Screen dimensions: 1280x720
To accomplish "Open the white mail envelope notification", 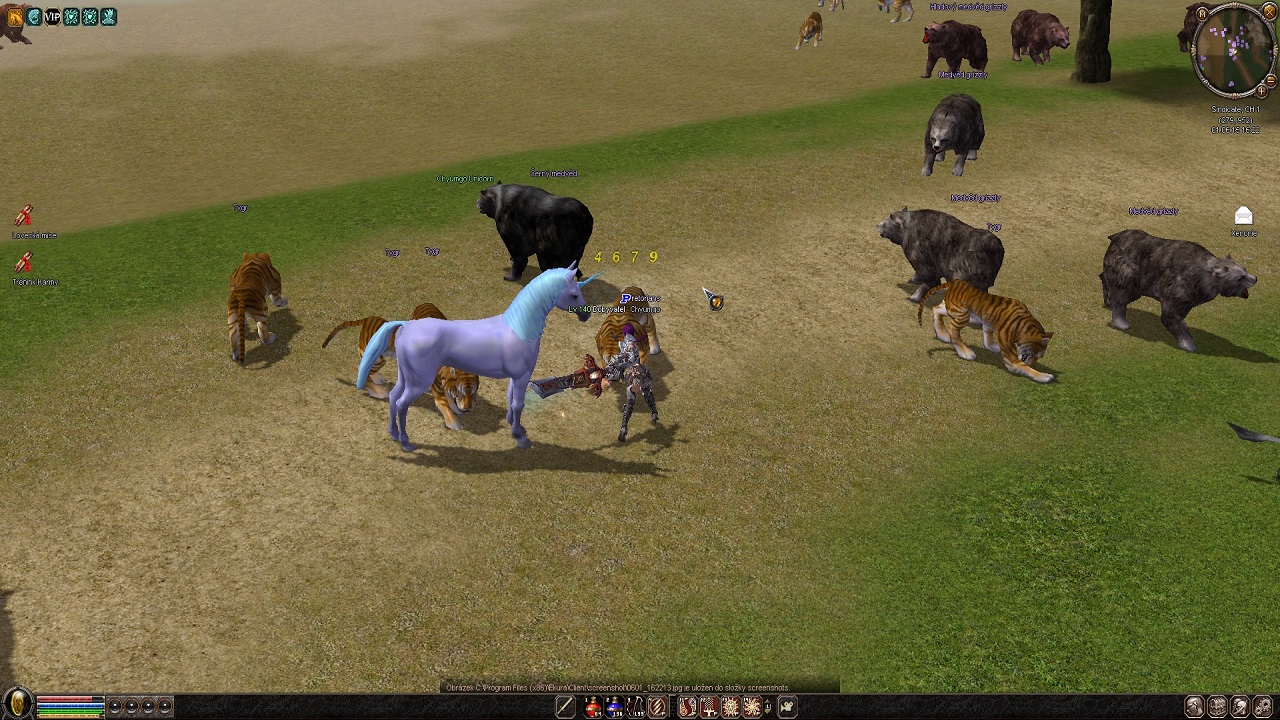I will (1243, 216).
